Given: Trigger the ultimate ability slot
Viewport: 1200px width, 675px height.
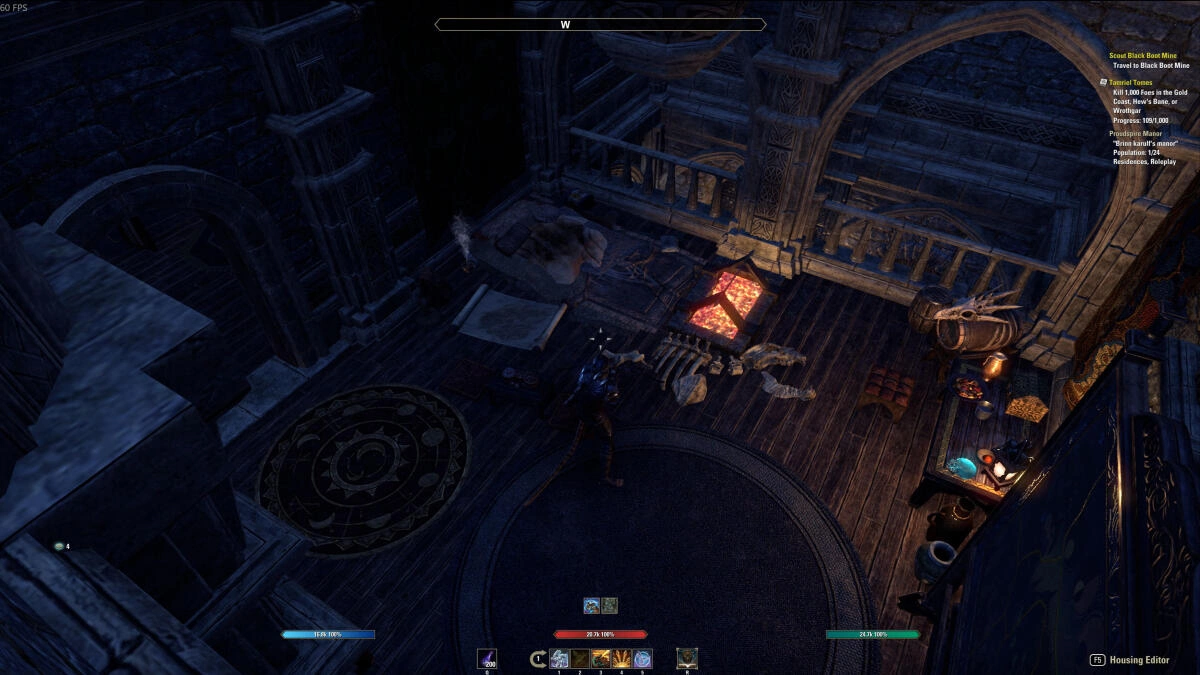Looking at the screenshot, I should click(x=687, y=658).
